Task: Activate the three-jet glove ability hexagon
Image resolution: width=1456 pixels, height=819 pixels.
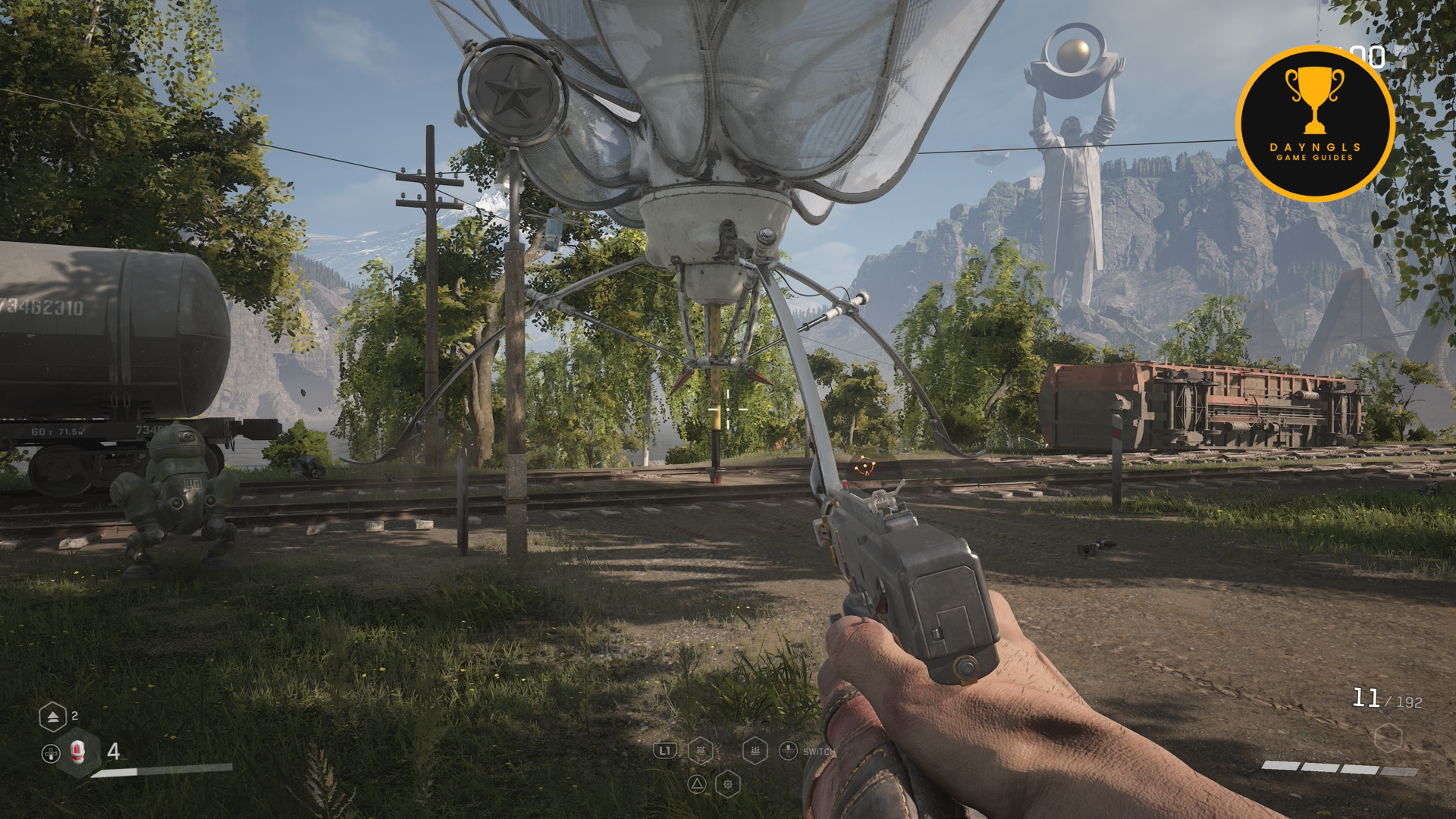Action: (755, 751)
